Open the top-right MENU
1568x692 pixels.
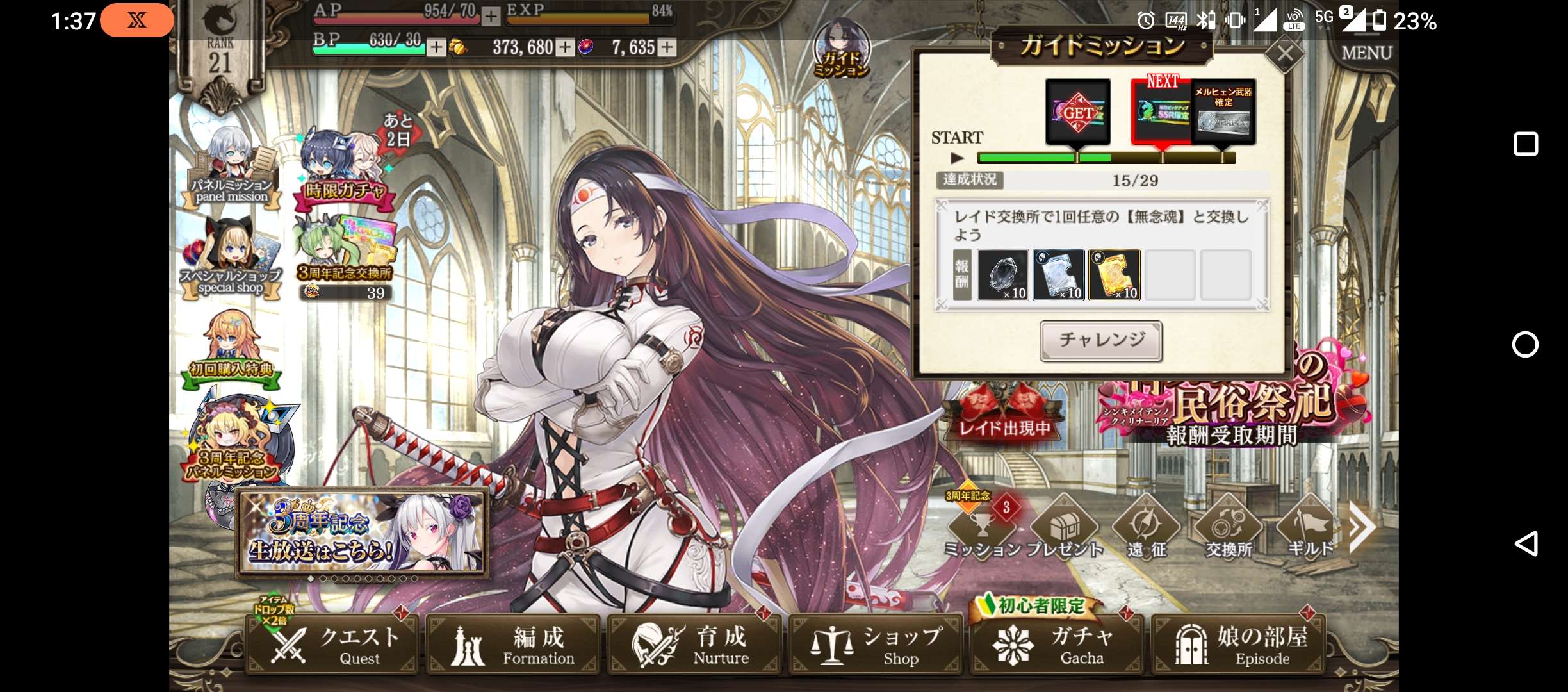(1367, 53)
